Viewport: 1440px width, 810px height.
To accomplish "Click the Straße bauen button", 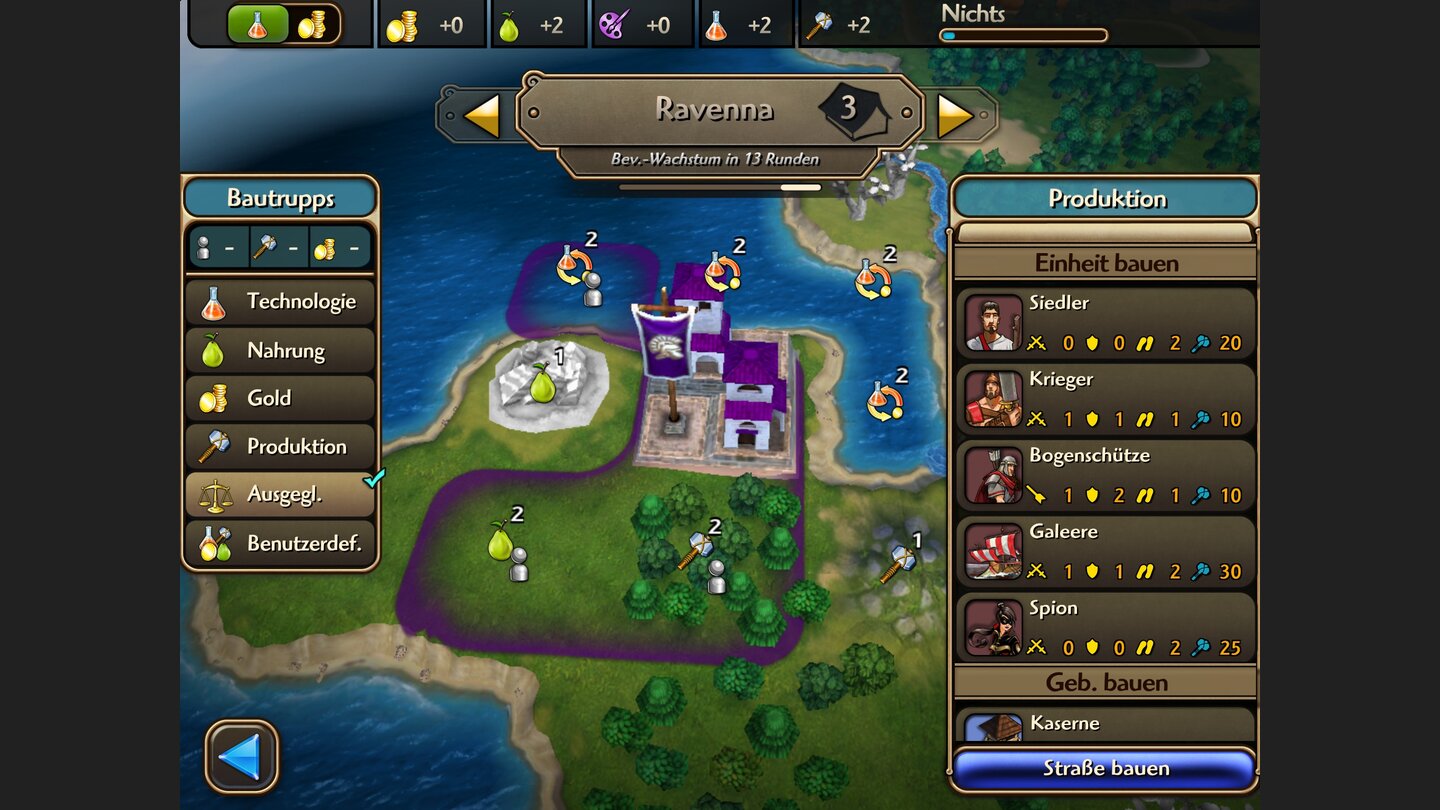I will click(1103, 768).
